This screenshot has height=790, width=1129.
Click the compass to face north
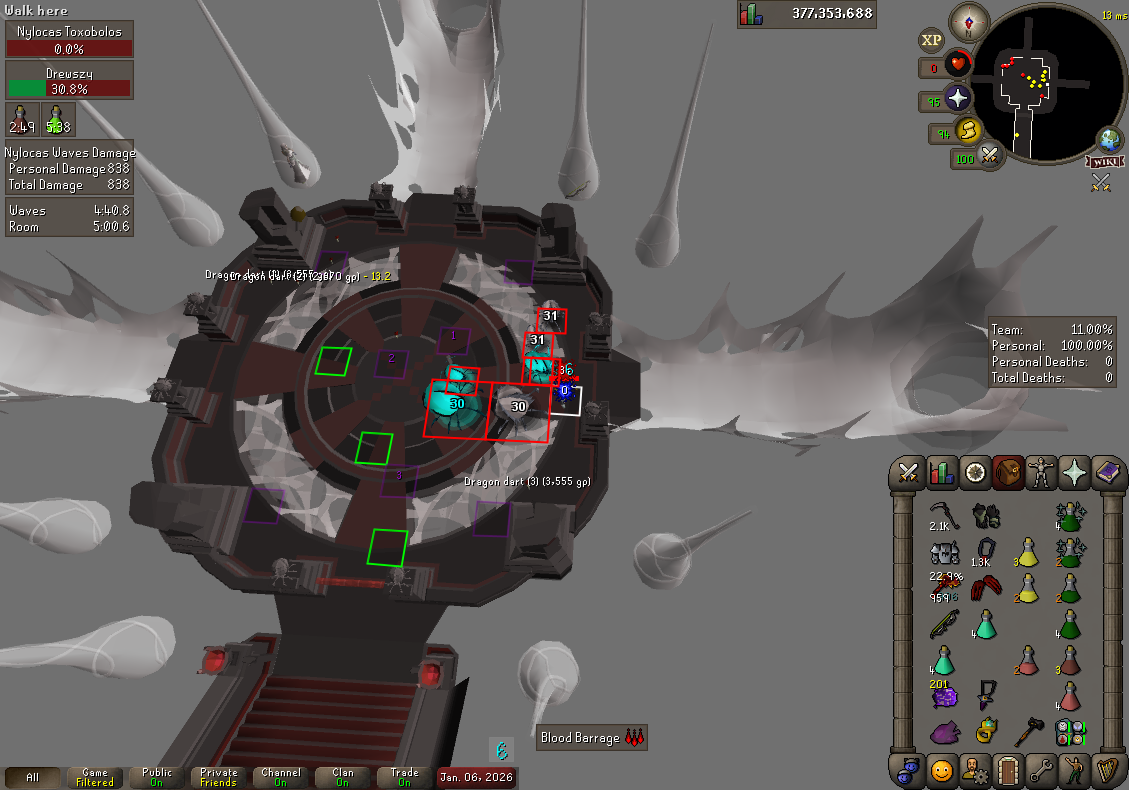click(x=968, y=21)
